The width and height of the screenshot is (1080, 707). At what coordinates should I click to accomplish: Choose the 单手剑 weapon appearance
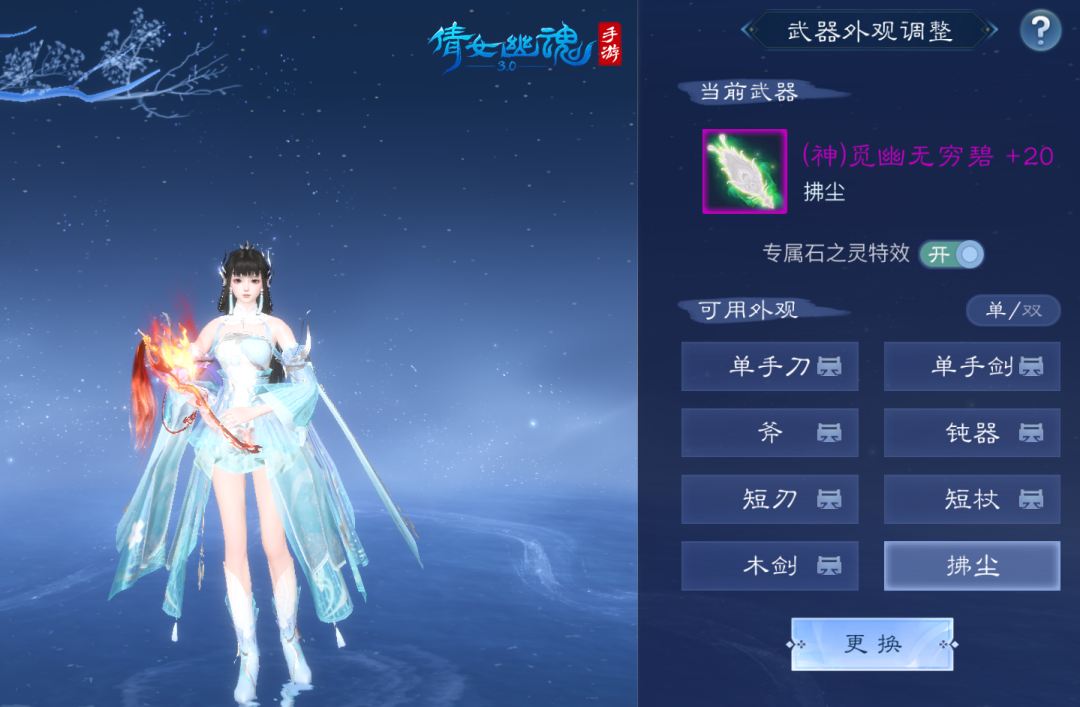972,367
